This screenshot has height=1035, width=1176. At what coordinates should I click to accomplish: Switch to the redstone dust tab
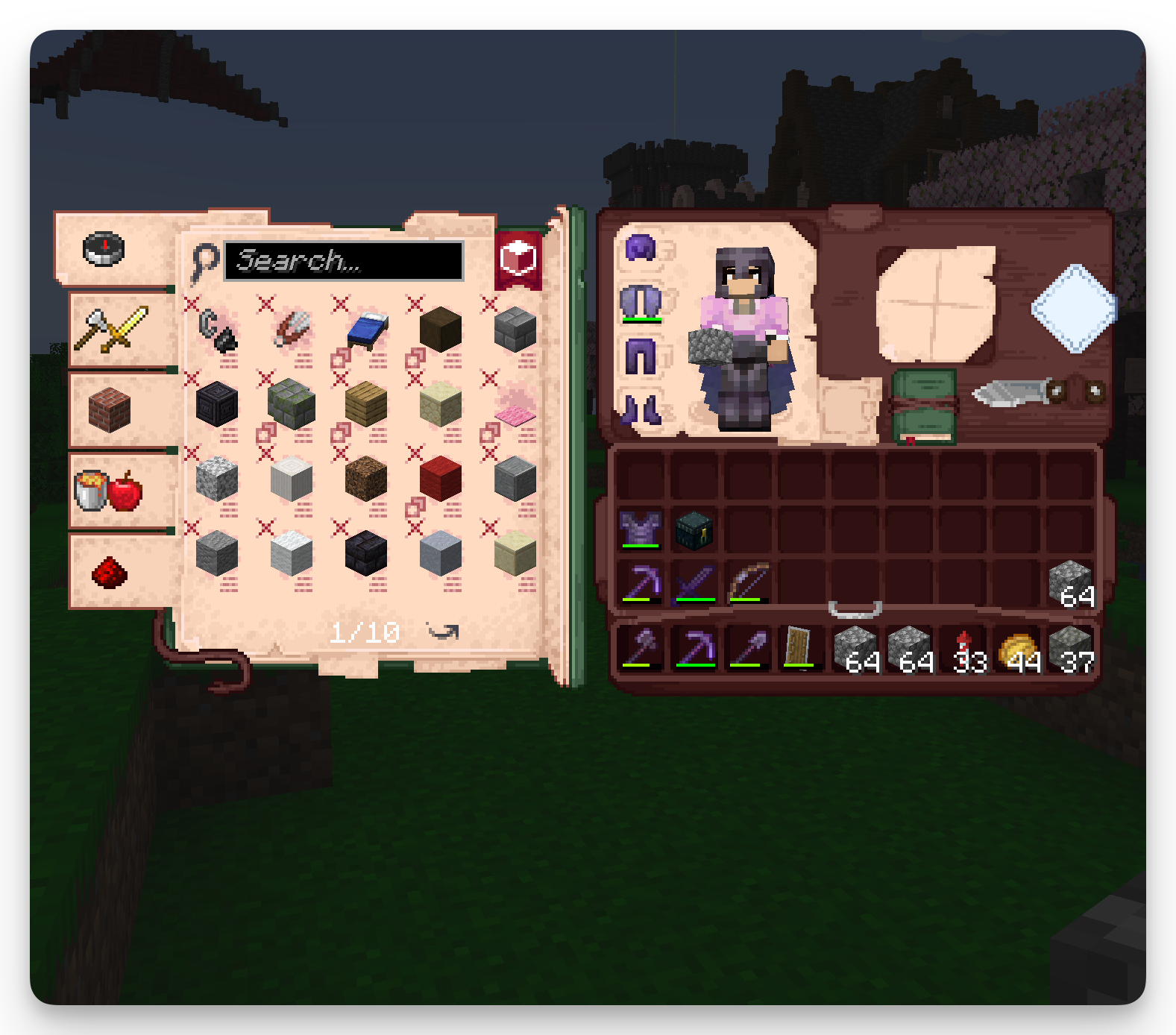click(110, 572)
